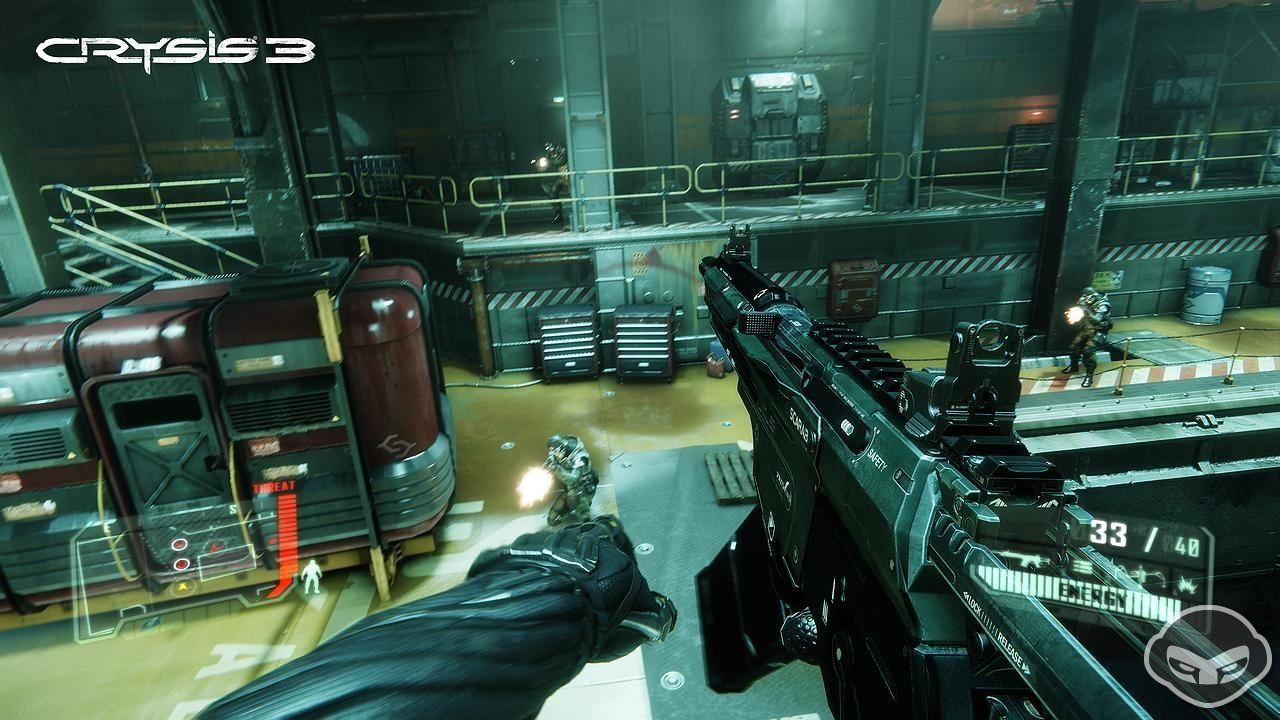Select the secondary weapon silhouette icon
The height and width of the screenshot is (720, 1280).
point(1142,574)
